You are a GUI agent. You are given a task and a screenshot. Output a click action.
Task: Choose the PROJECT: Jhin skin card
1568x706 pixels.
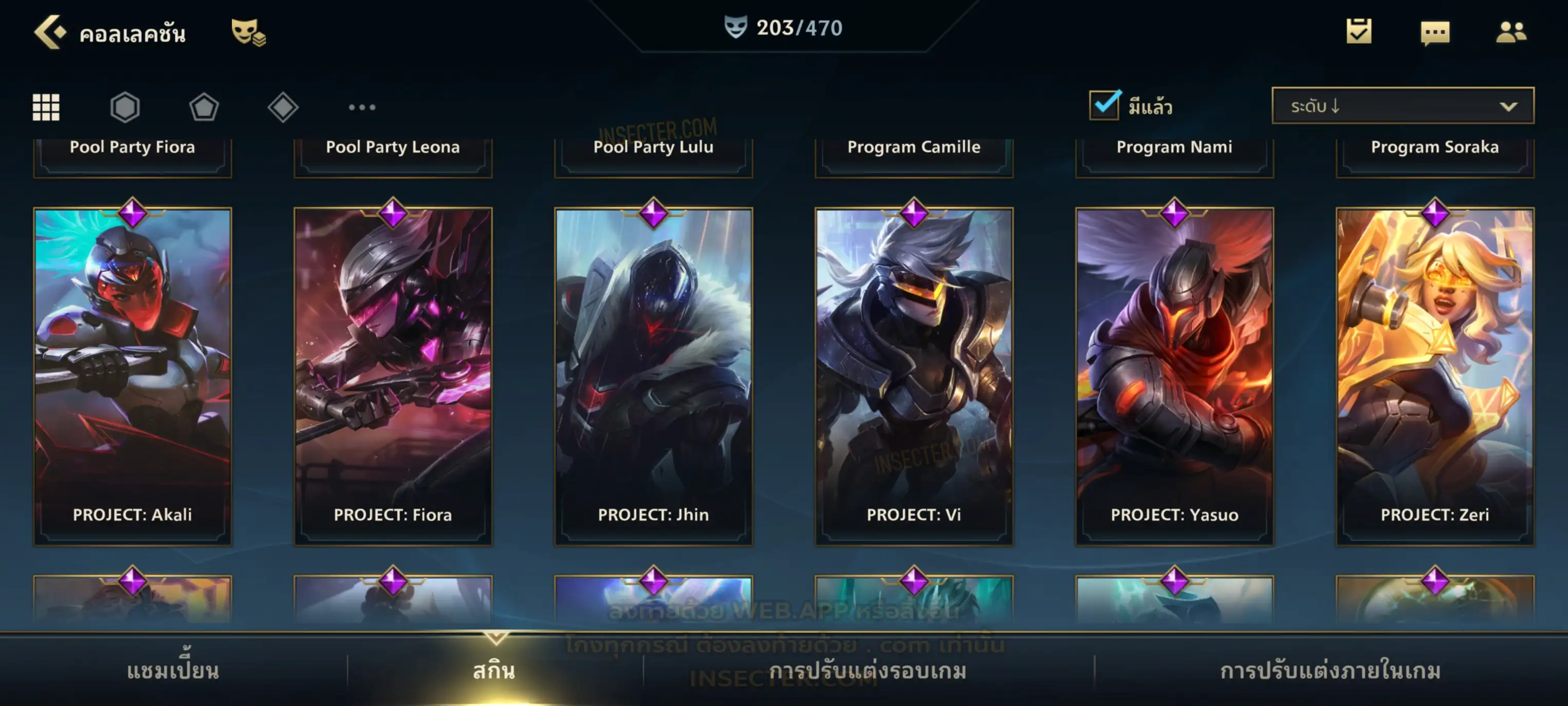coord(654,376)
